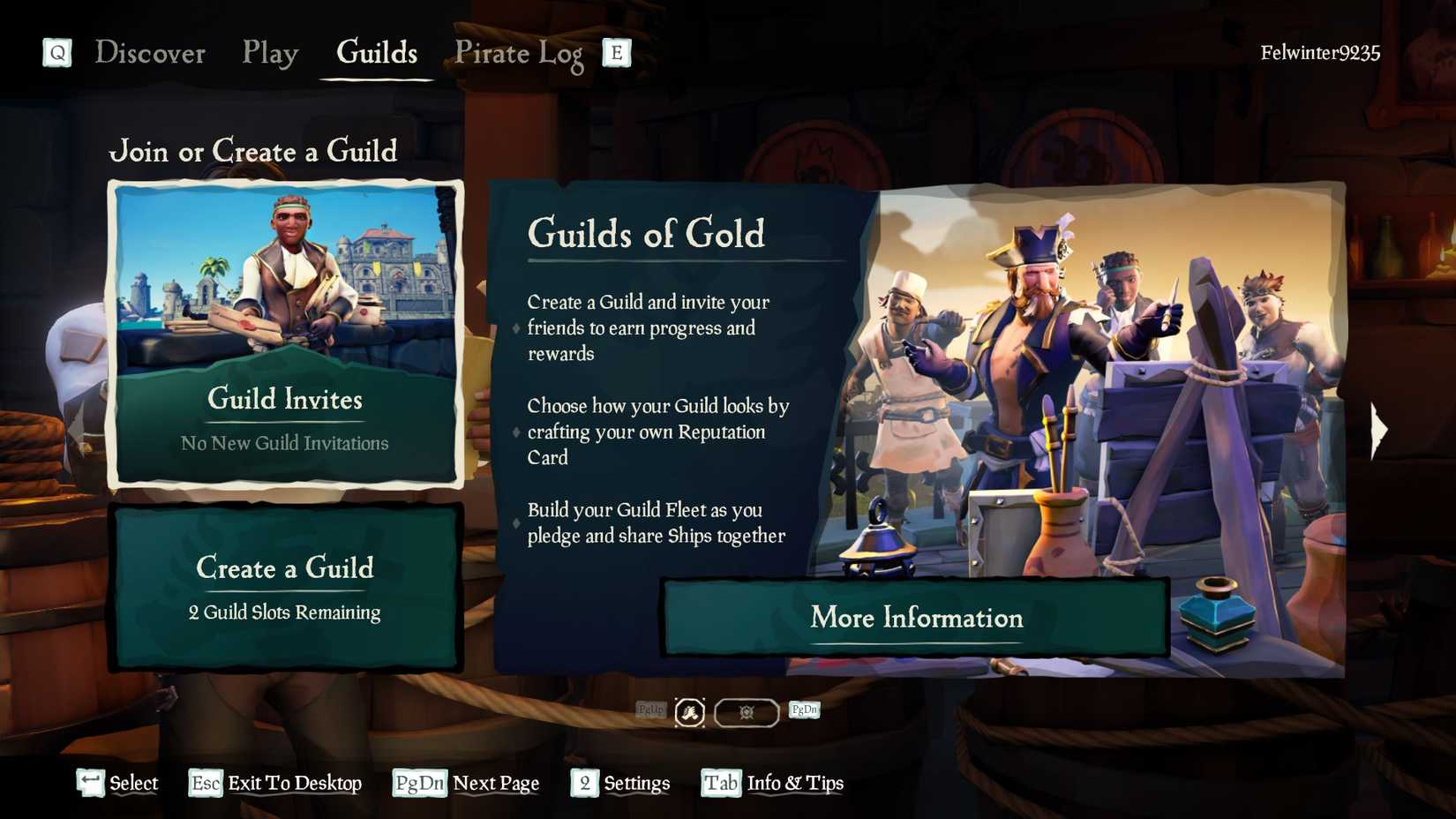Open More Information about Guilds of Gold

[x=915, y=618]
